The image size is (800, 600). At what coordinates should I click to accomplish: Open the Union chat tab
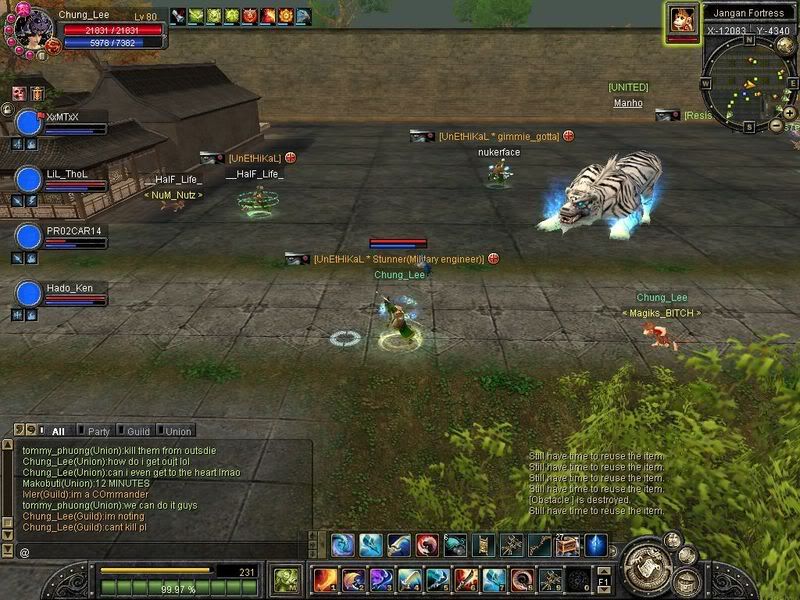pos(178,431)
